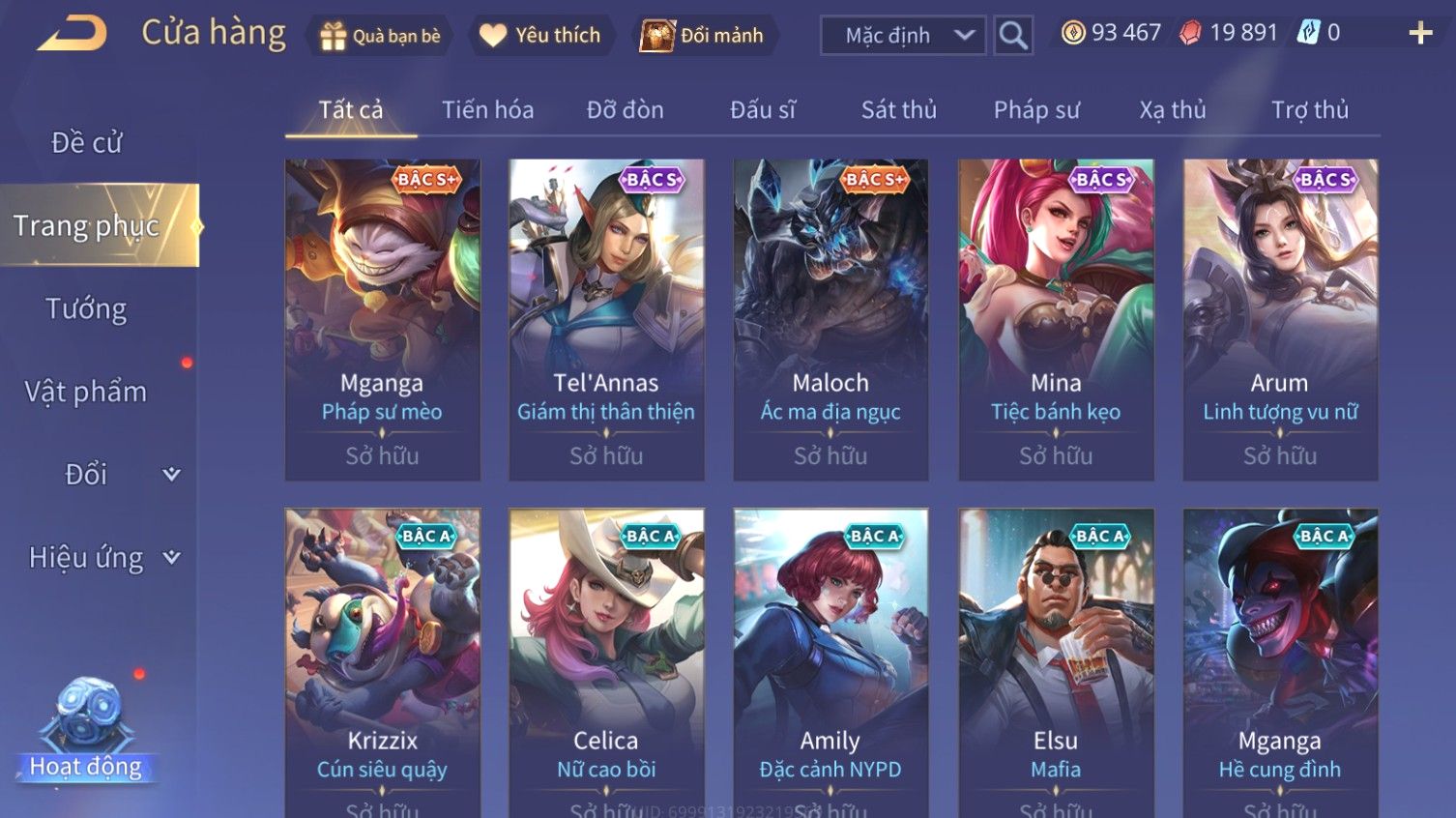Switch to the Tiến hóa tab
This screenshot has height=818, width=1456.
[487, 110]
